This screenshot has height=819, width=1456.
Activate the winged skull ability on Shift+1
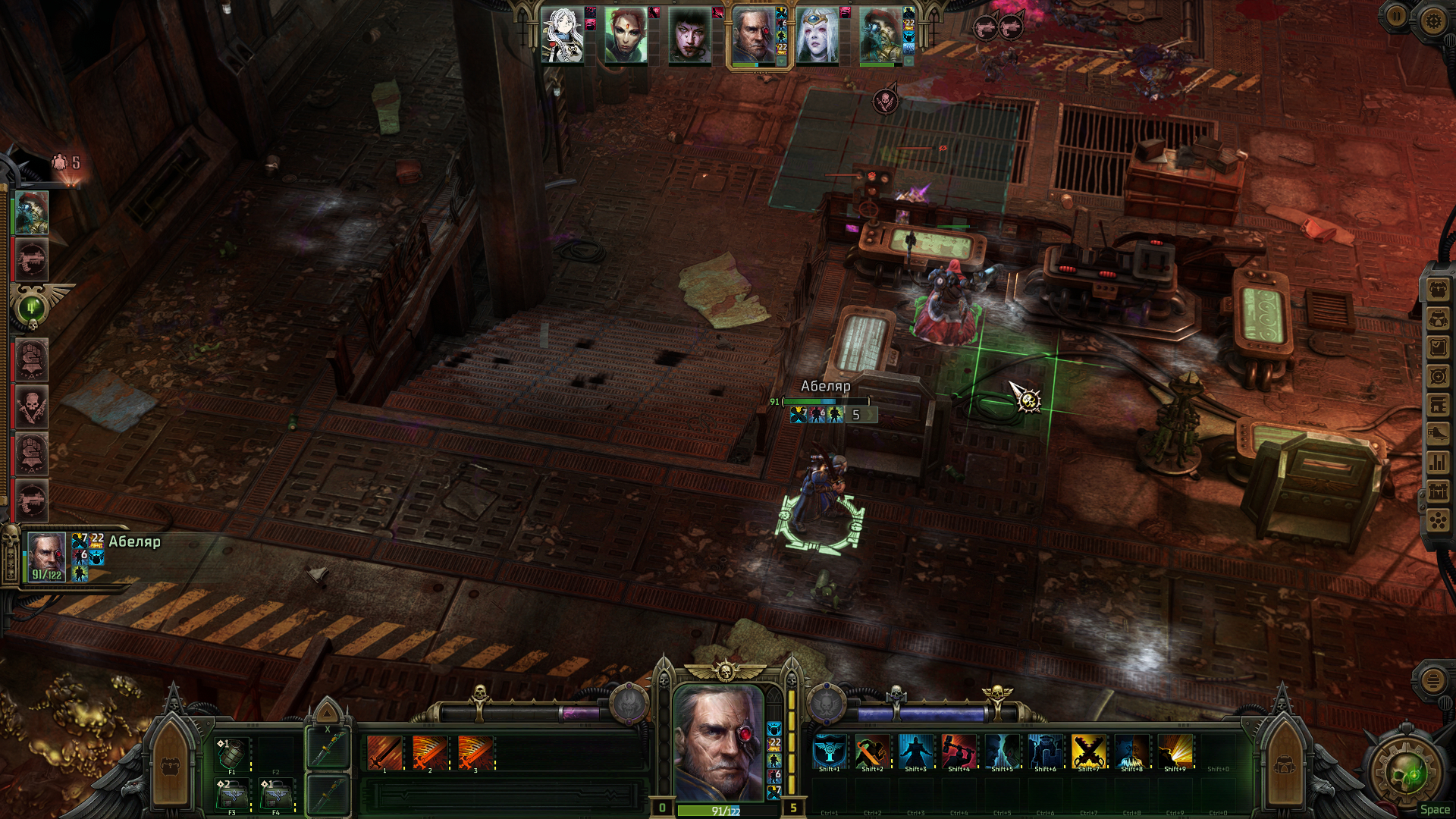tap(829, 752)
